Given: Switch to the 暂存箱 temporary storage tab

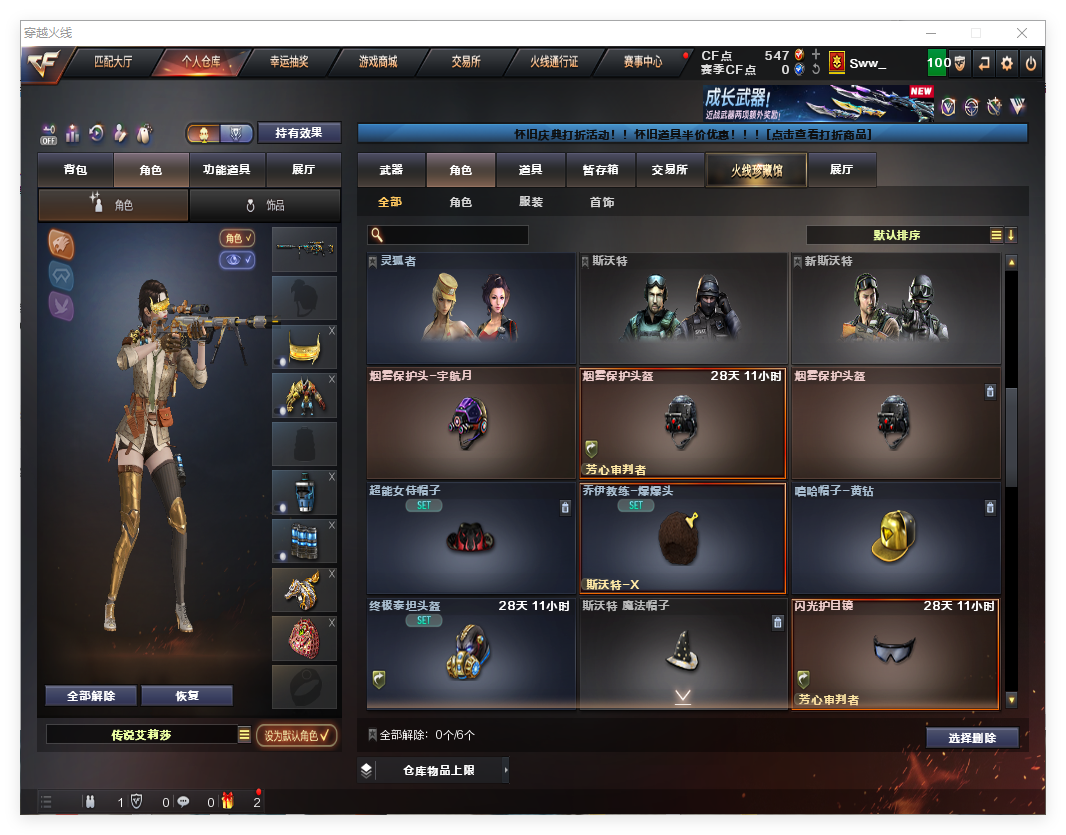Looking at the screenshot, I should click(x=600, y=170).
